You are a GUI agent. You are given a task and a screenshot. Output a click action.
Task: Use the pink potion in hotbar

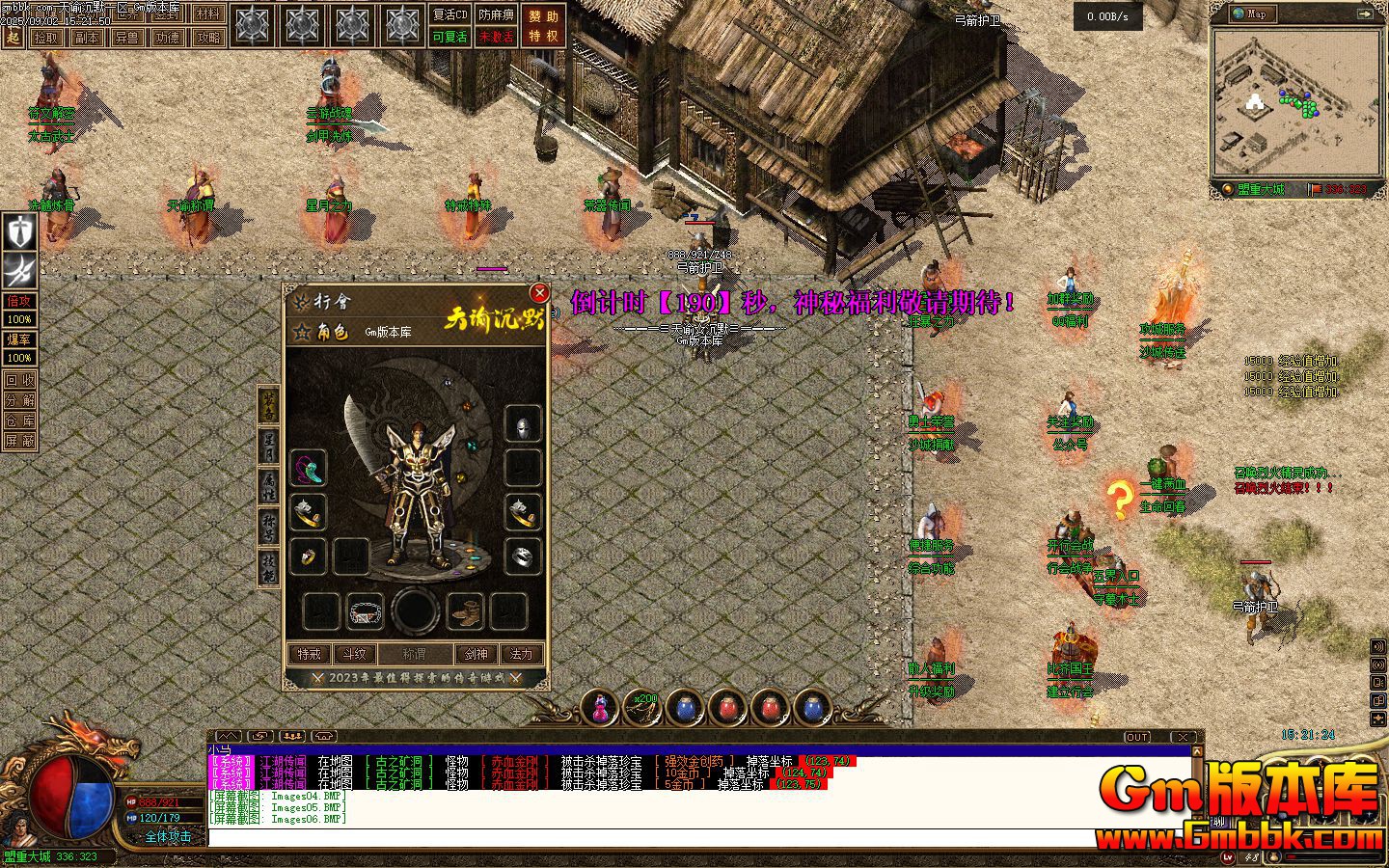(600, 709)
